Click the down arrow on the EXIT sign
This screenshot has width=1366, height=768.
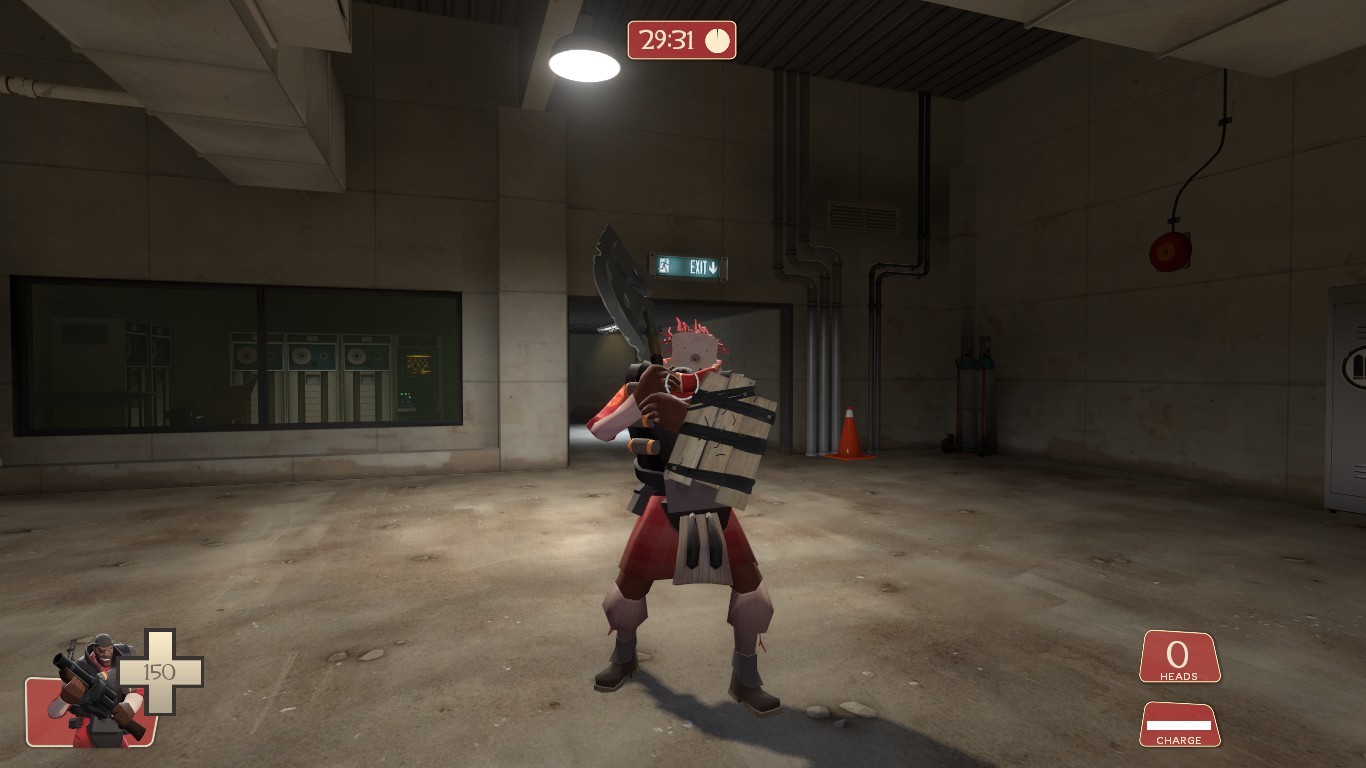[x=712, y=268]
